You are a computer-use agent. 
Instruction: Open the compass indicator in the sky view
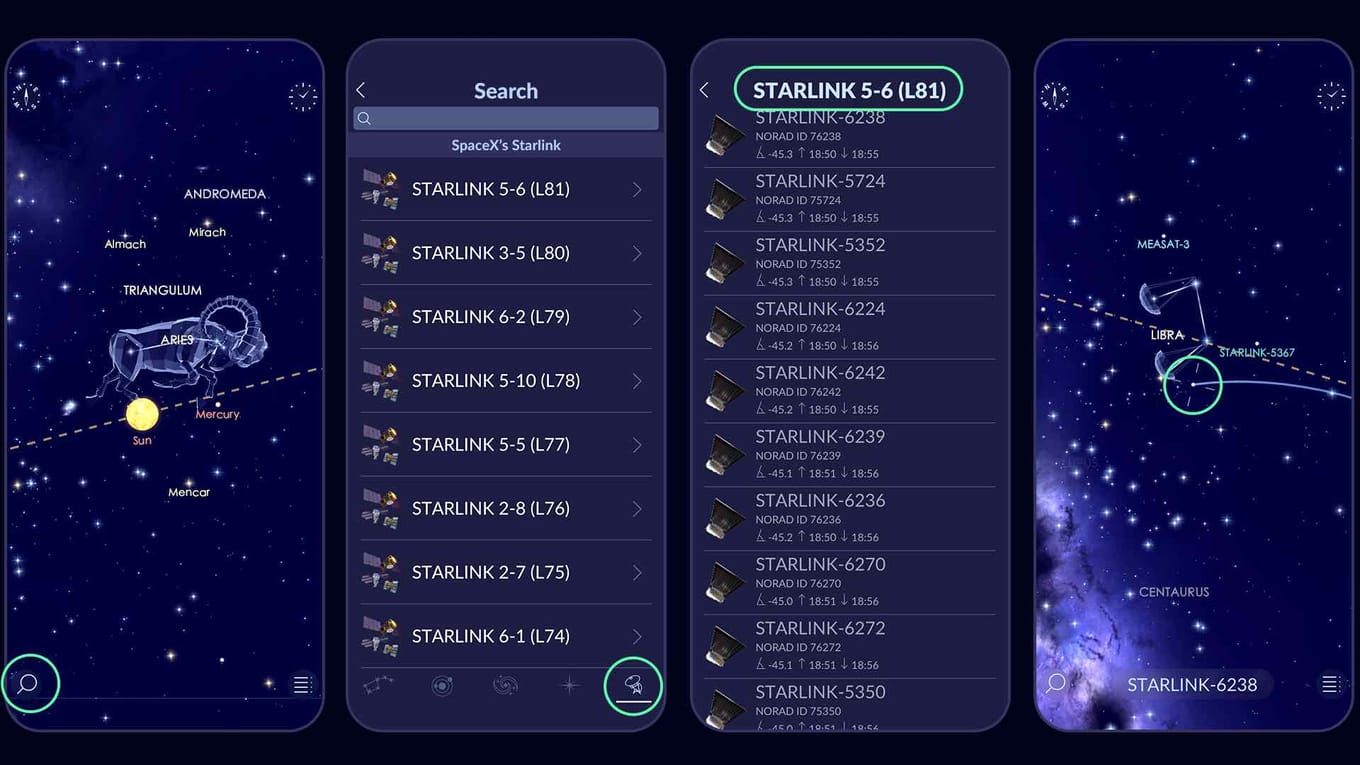(x=28, y=95)
